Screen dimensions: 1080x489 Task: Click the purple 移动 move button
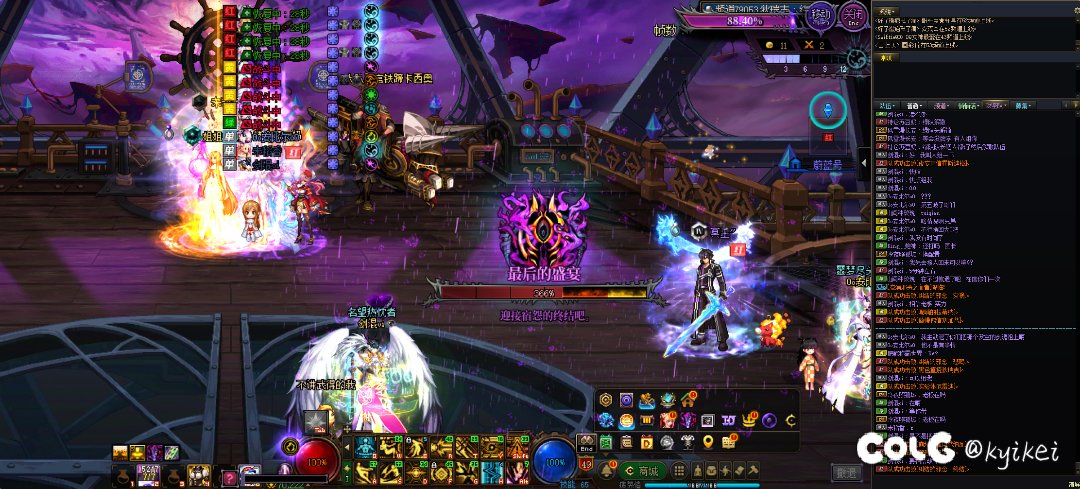click(x=820, y=17)
